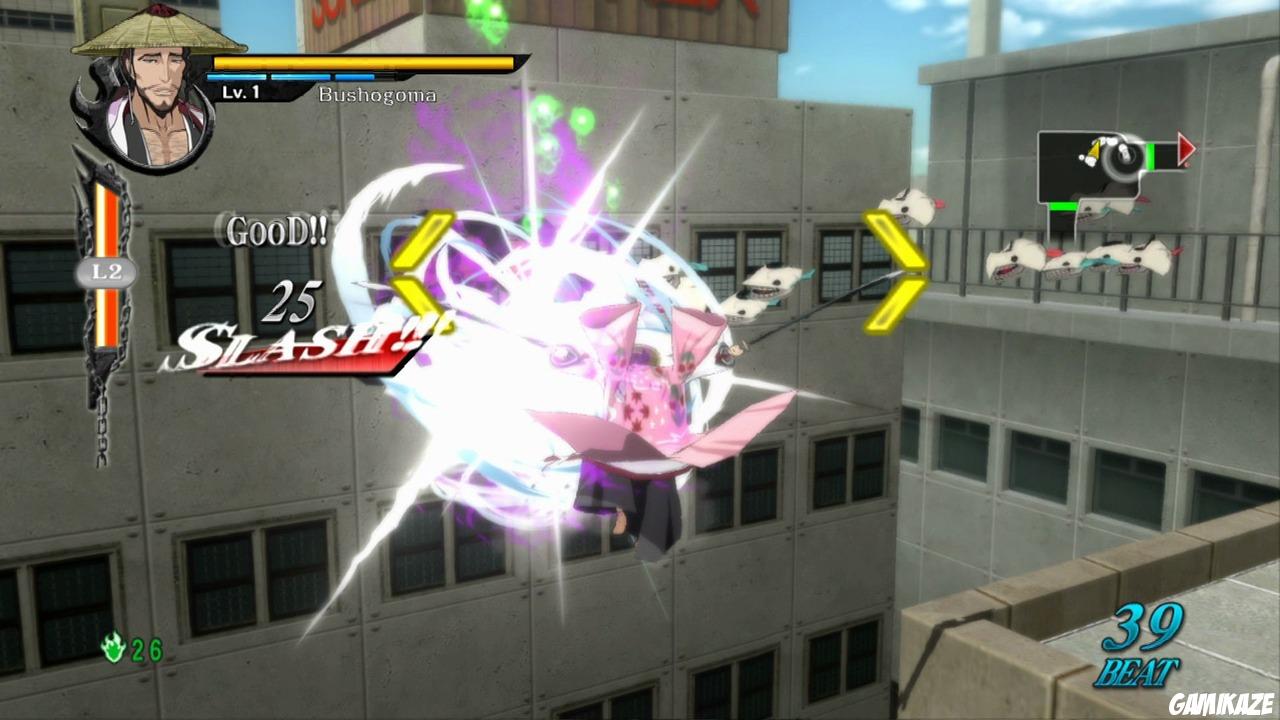Click the yellow caution triangle on the radar

coord(1094,150)
